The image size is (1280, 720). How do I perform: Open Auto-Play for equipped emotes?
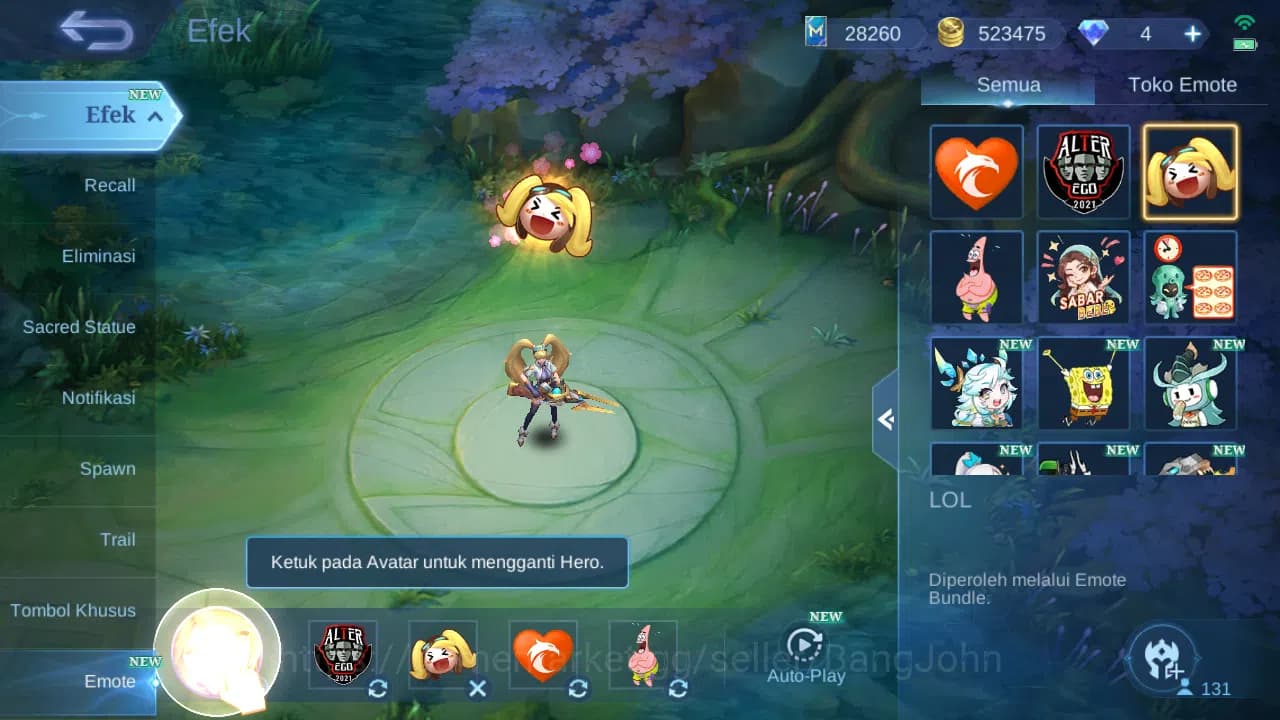806,649
